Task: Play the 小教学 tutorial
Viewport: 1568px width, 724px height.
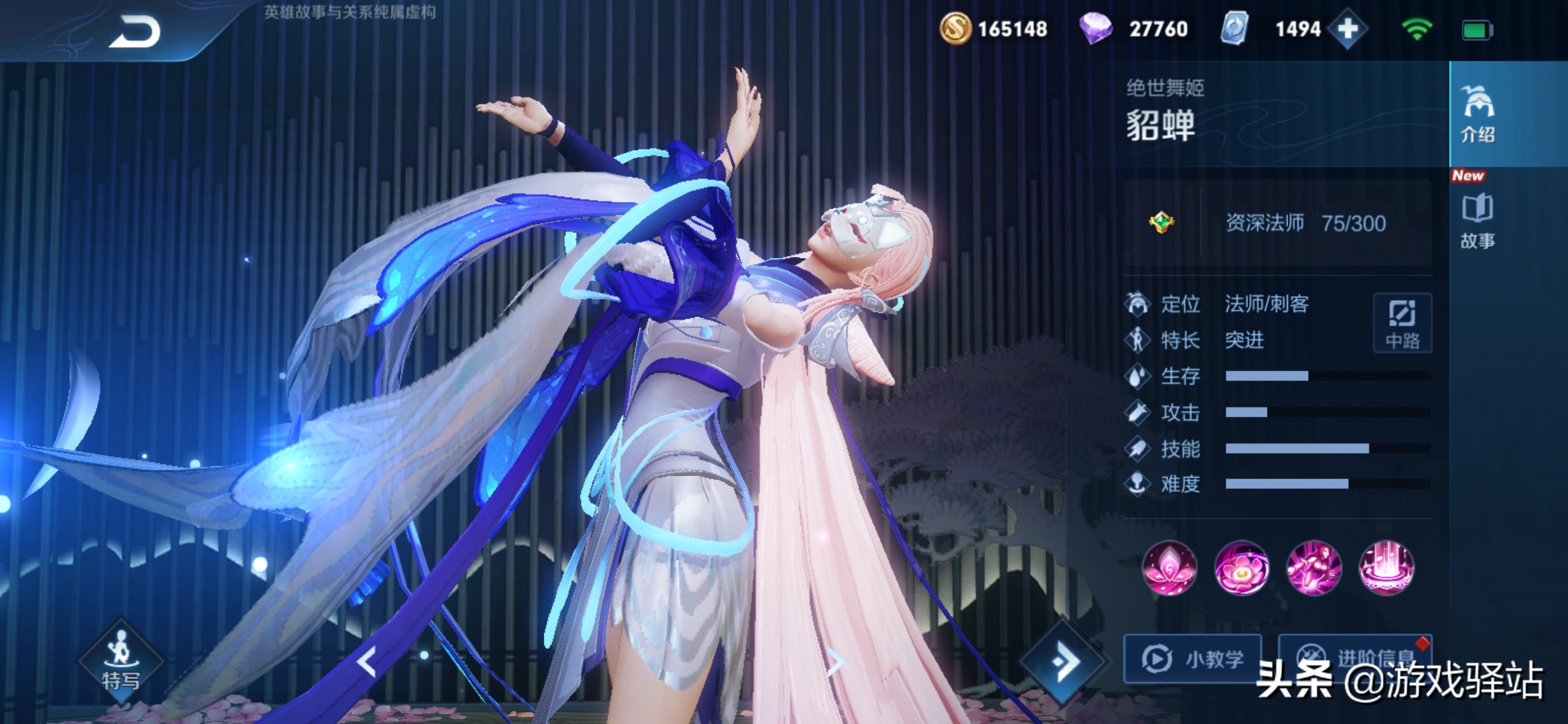Action: click(1193, 659)
